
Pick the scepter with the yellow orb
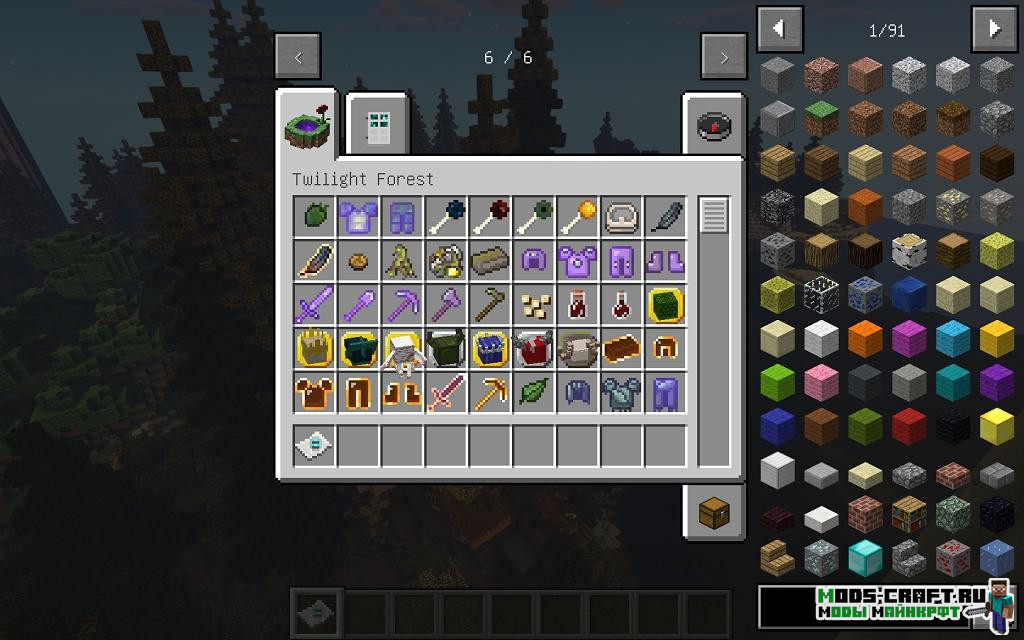point(575,216)
